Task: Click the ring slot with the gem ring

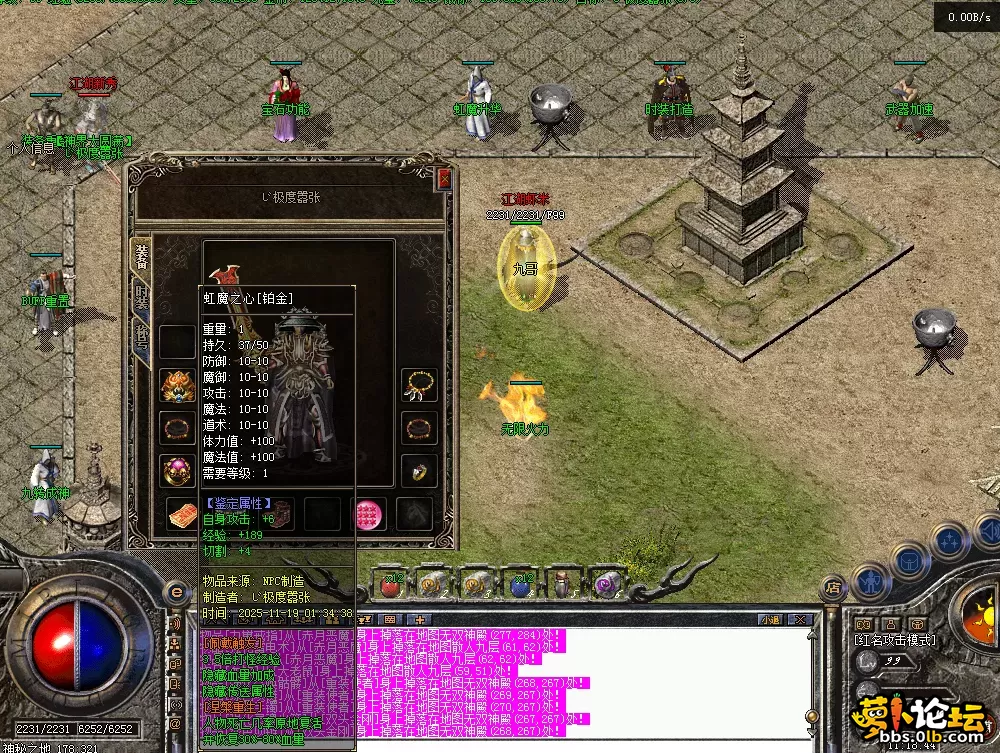Action: pos(420,470)
